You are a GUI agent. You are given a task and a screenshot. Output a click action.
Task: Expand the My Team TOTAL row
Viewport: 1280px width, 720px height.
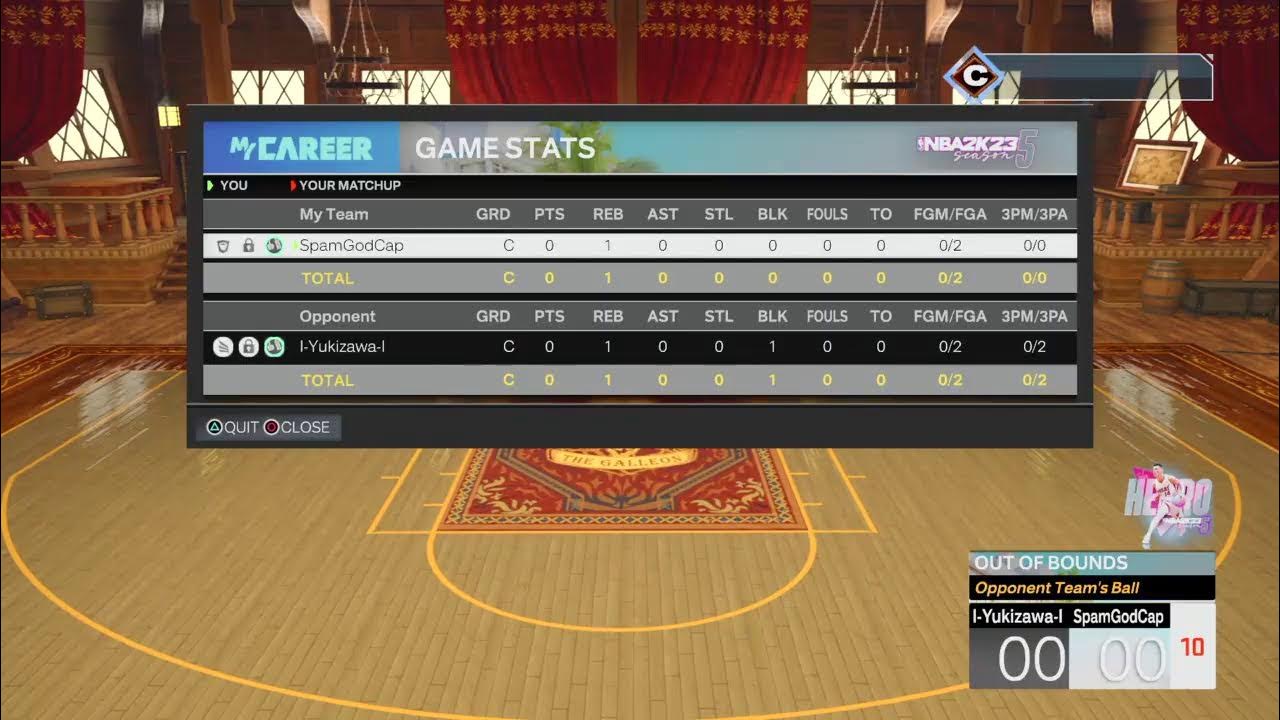pyautogui.click(x=327, y=278)
